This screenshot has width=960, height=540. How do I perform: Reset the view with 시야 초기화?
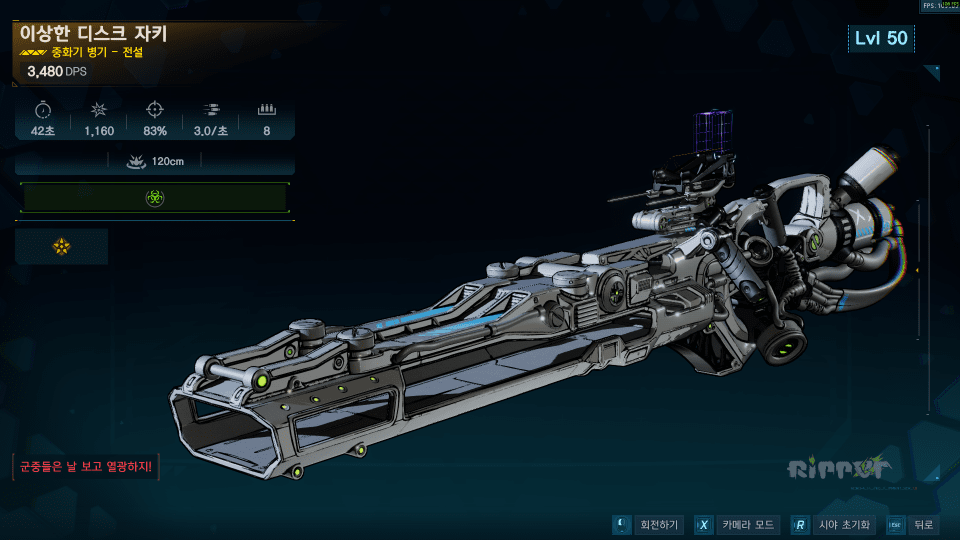click(x=834, y=525)
